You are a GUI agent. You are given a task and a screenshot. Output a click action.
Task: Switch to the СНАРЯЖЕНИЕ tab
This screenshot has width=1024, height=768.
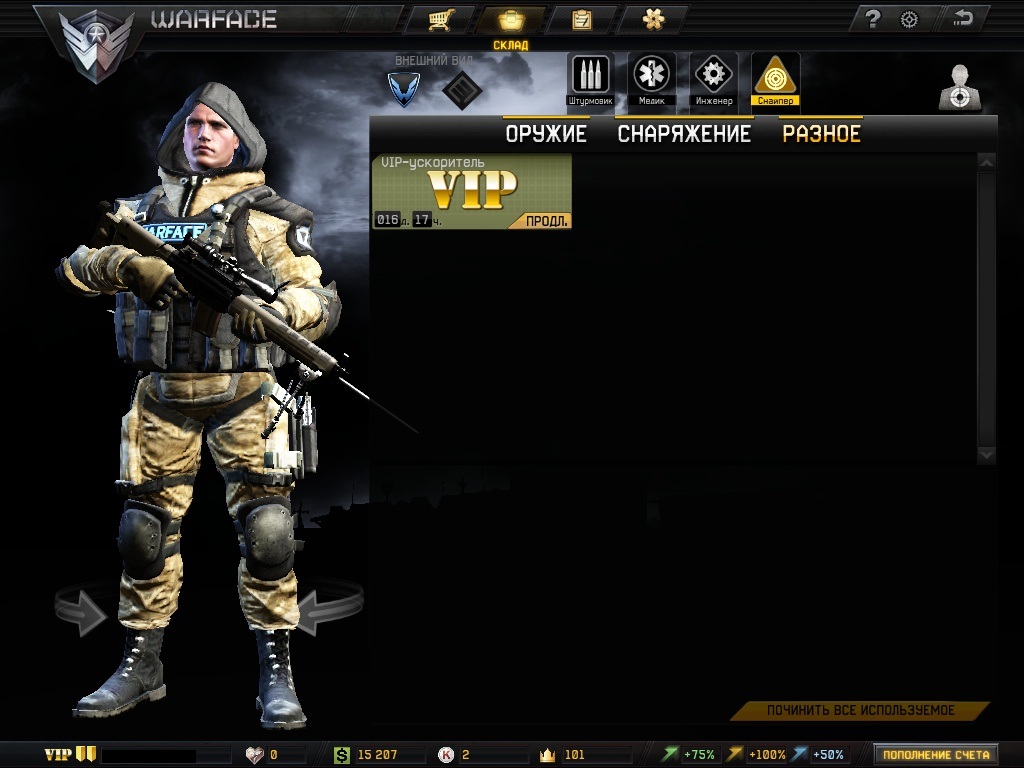684,134
